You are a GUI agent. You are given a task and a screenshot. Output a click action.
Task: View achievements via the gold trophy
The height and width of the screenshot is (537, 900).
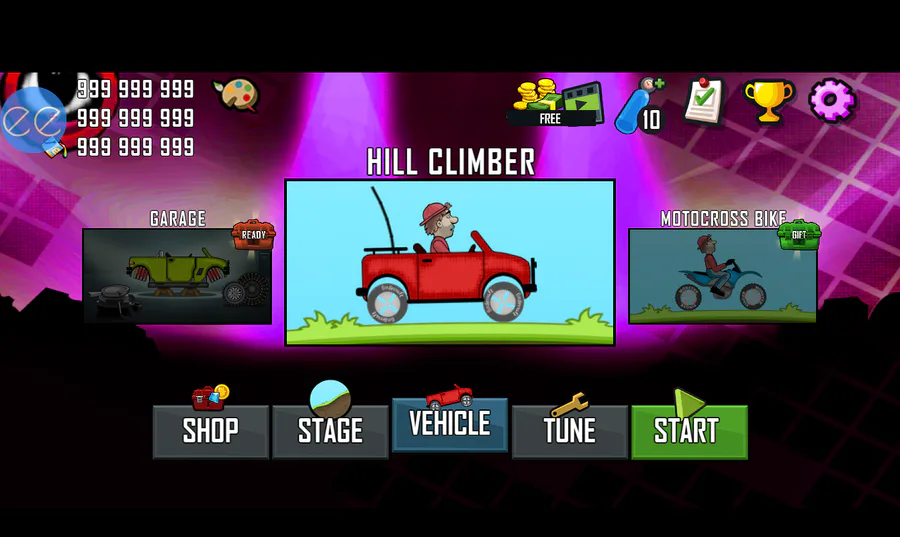point(768,101)
